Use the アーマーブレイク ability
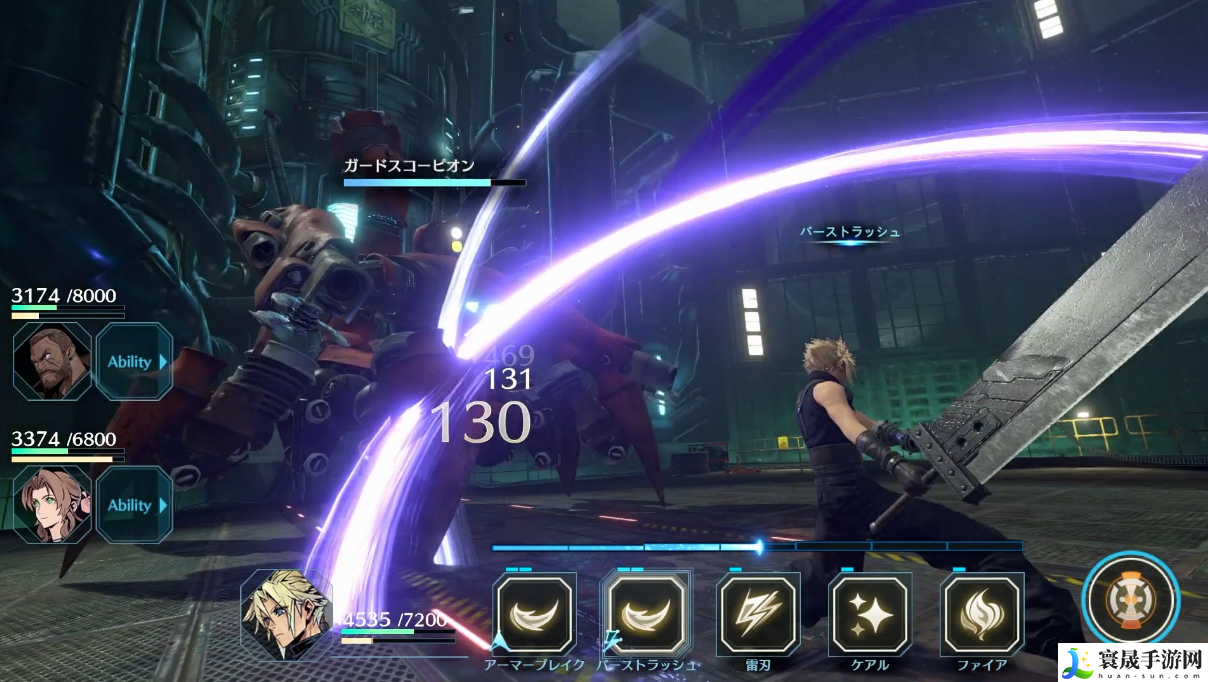 pos(535,615)
